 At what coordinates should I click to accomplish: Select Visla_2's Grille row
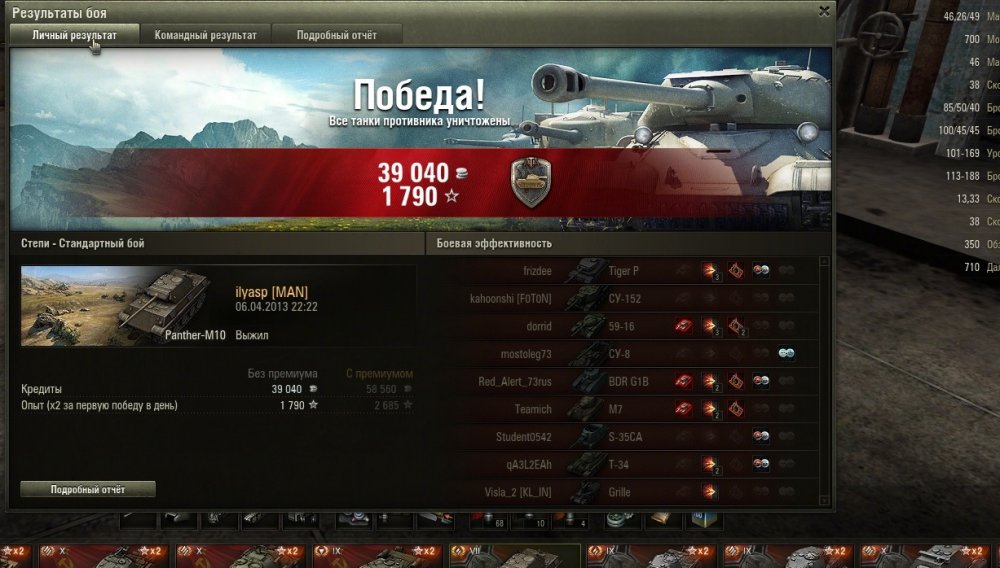click(640, 492)
